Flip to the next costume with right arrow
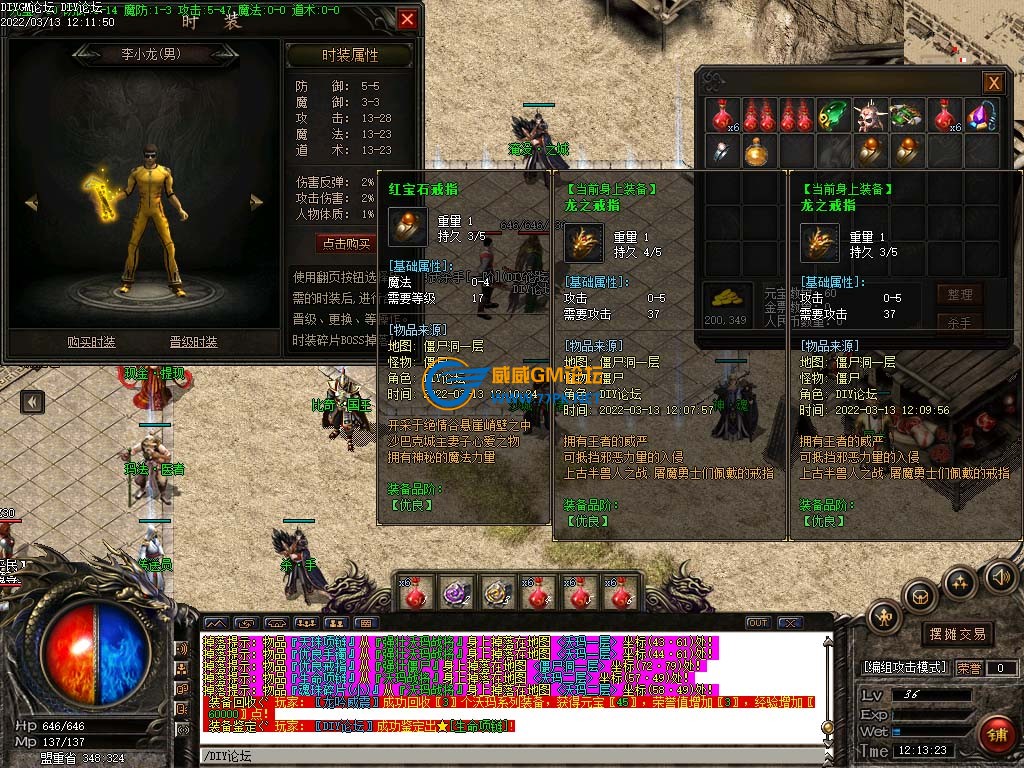This screenshot has height=768, width=1024. 256,203
